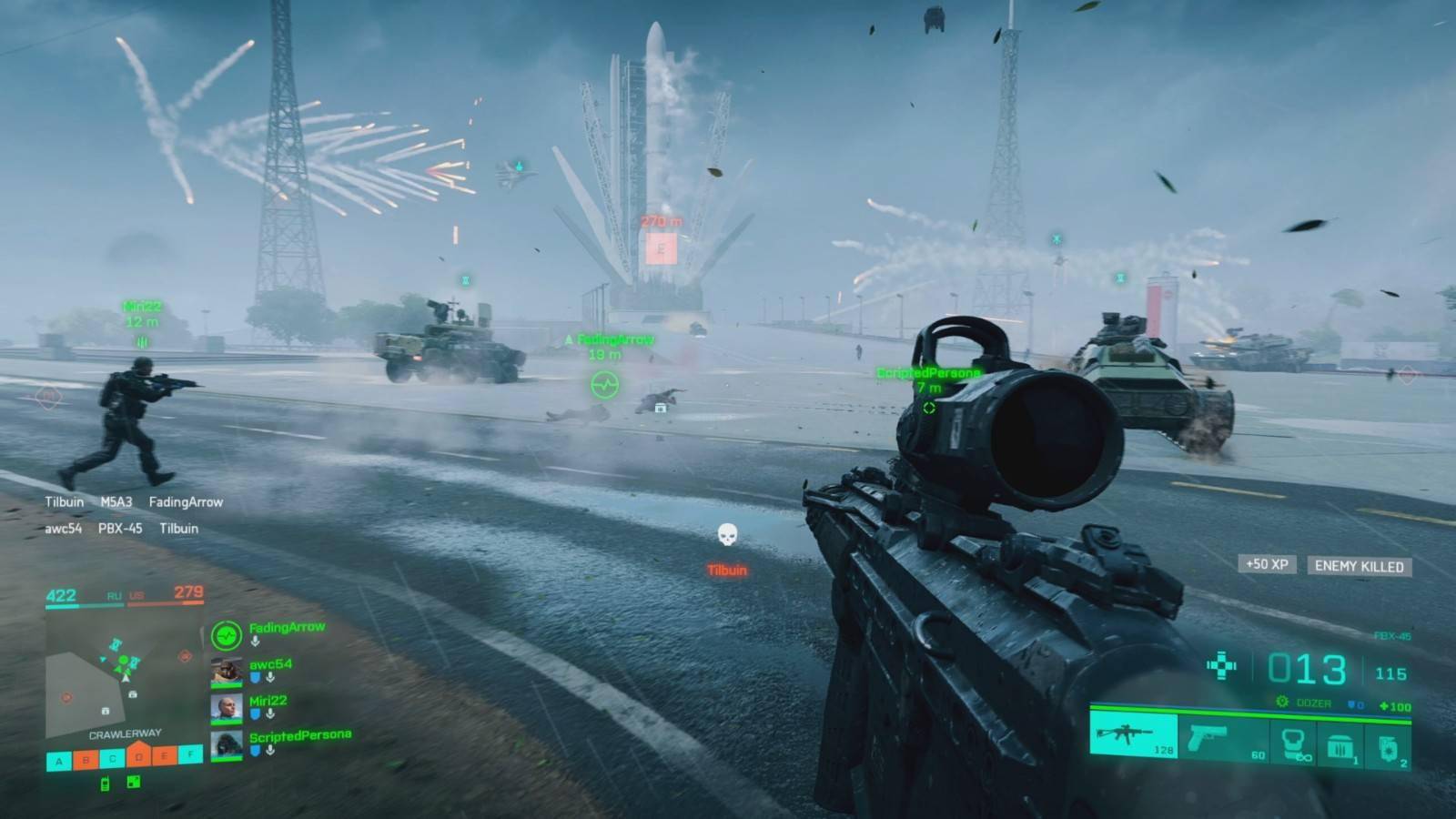Click the fire mode cross icon

(x=1221, y=666)
